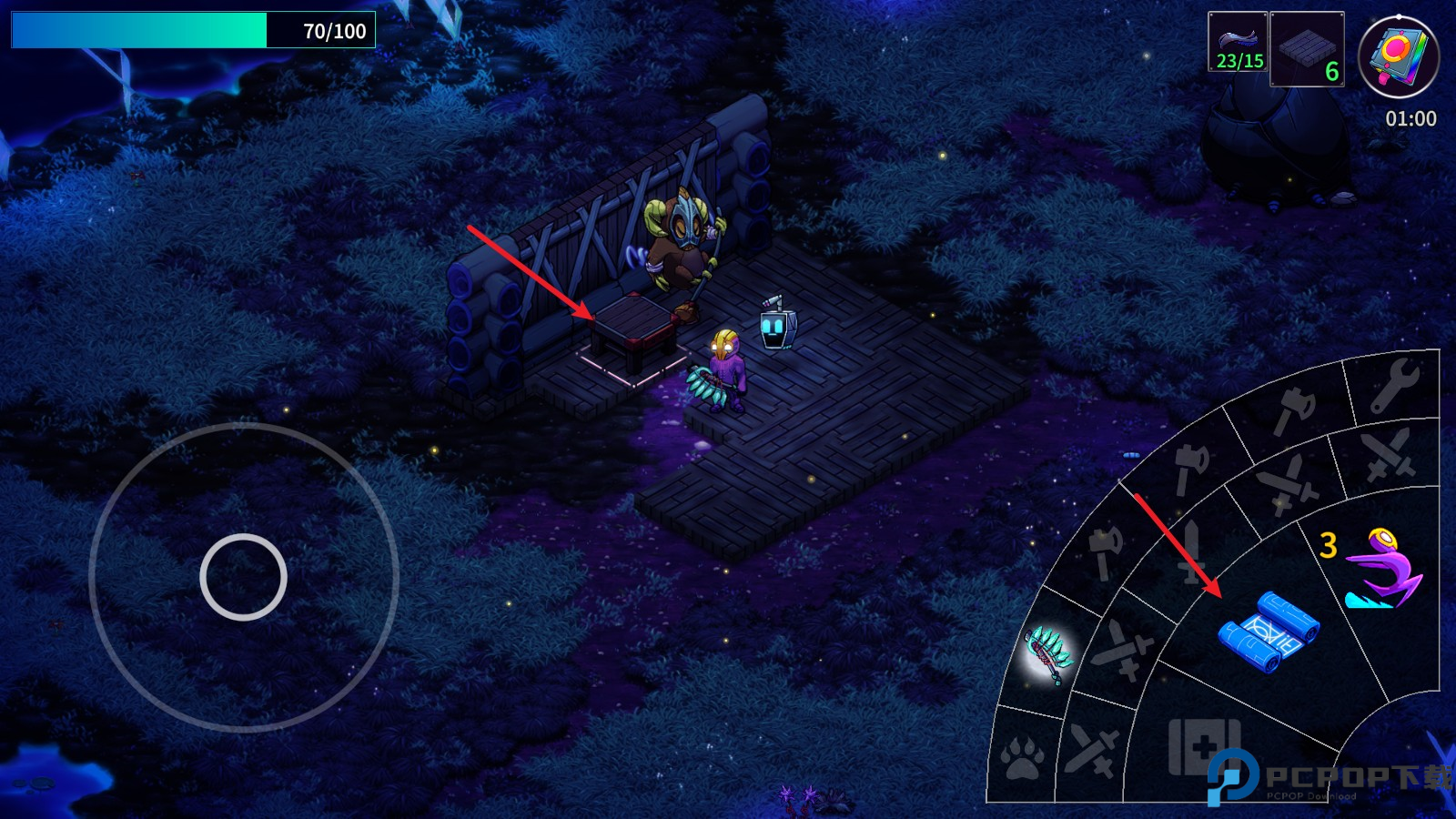Select the single upright sword slot
Screen dimensions: 1456x819
pyautogui.click(x=1189, y=549)
